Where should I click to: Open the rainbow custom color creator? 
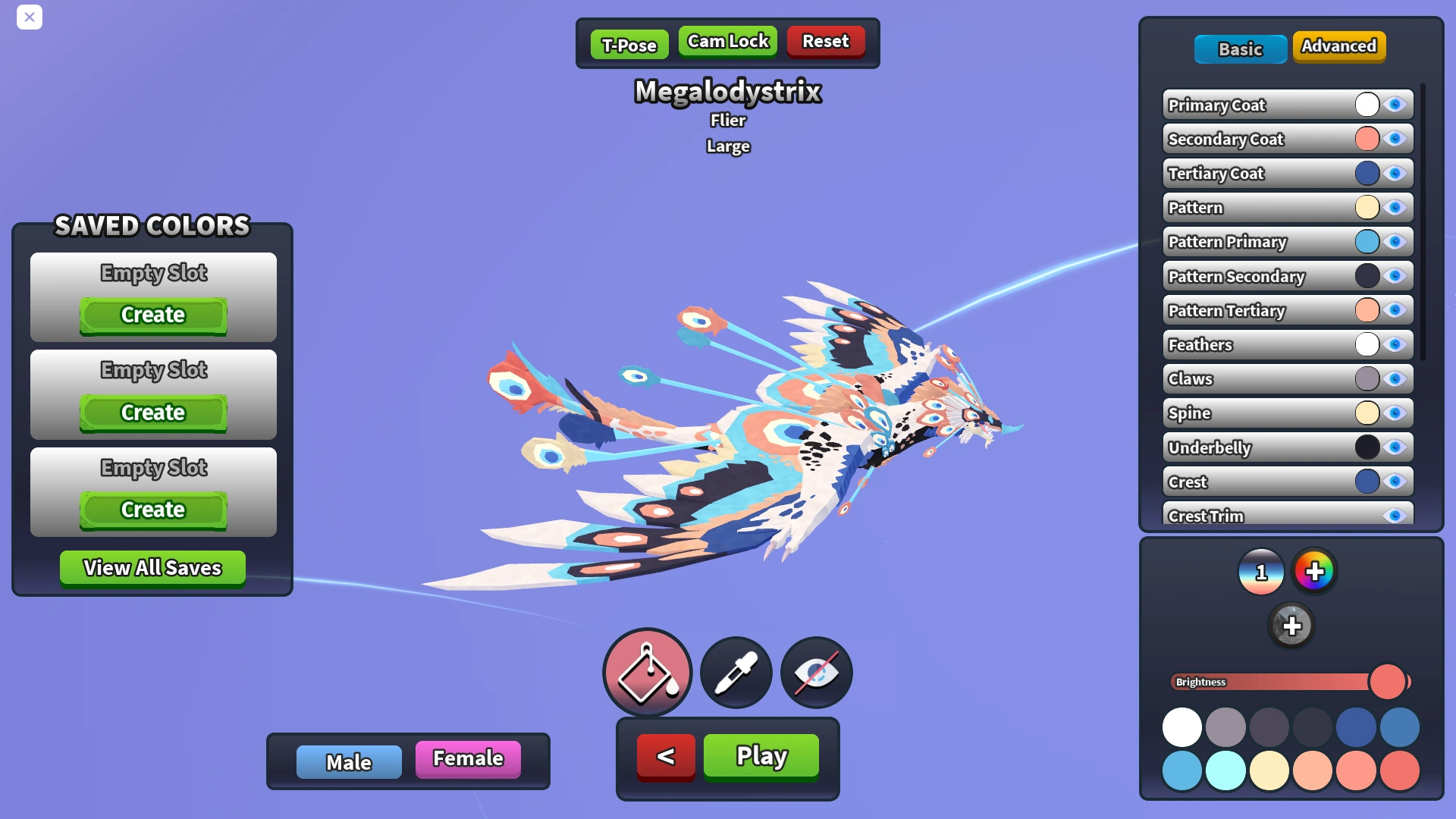pyautogui.click(x=1316, y=572)
